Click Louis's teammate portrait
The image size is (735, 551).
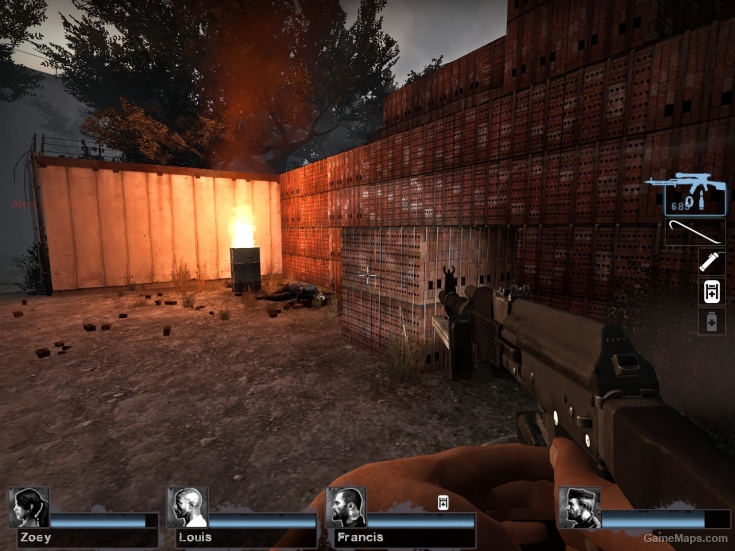(187, 508)
